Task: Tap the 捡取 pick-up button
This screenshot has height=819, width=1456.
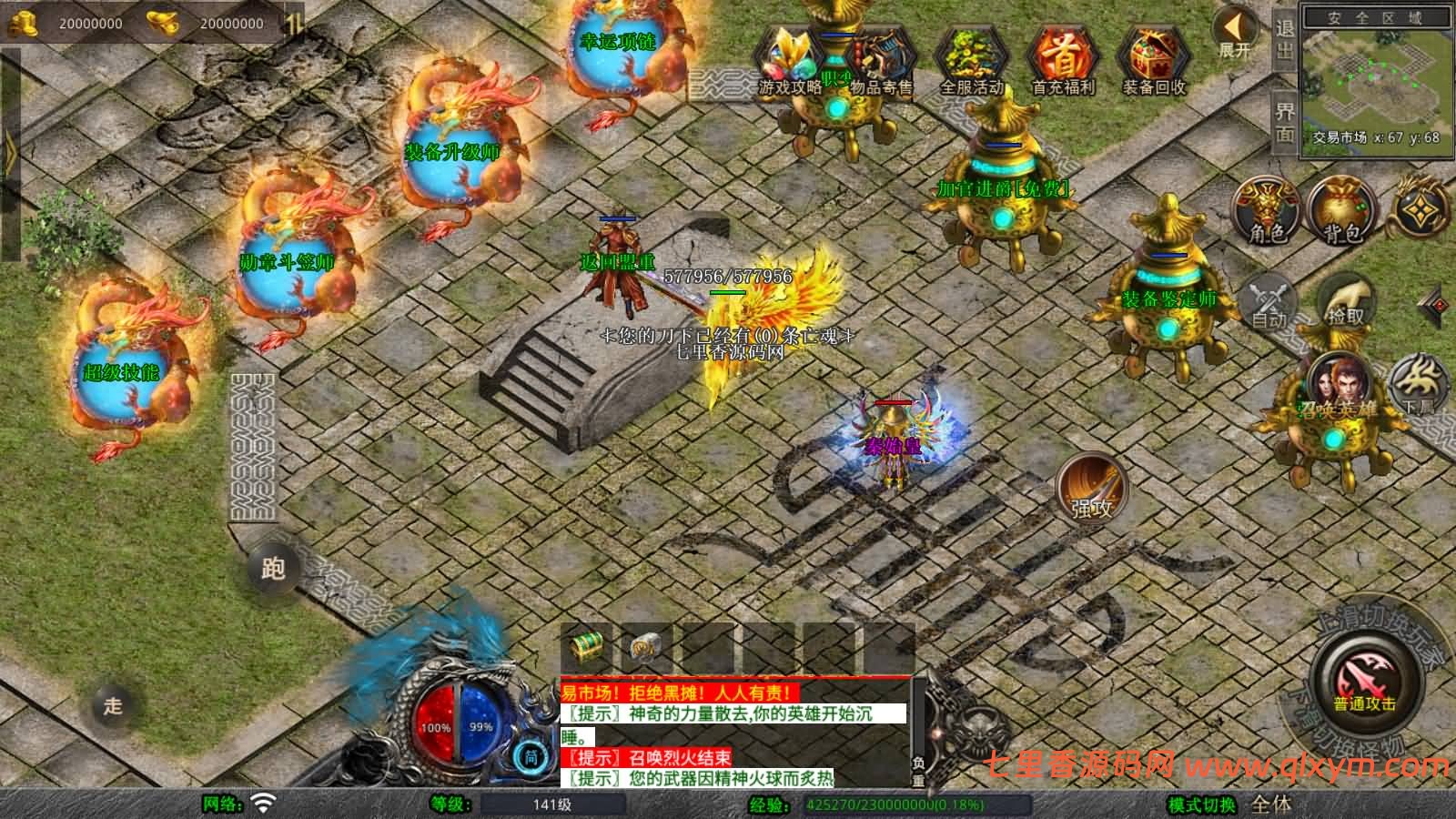Action: click(1345, 302)
